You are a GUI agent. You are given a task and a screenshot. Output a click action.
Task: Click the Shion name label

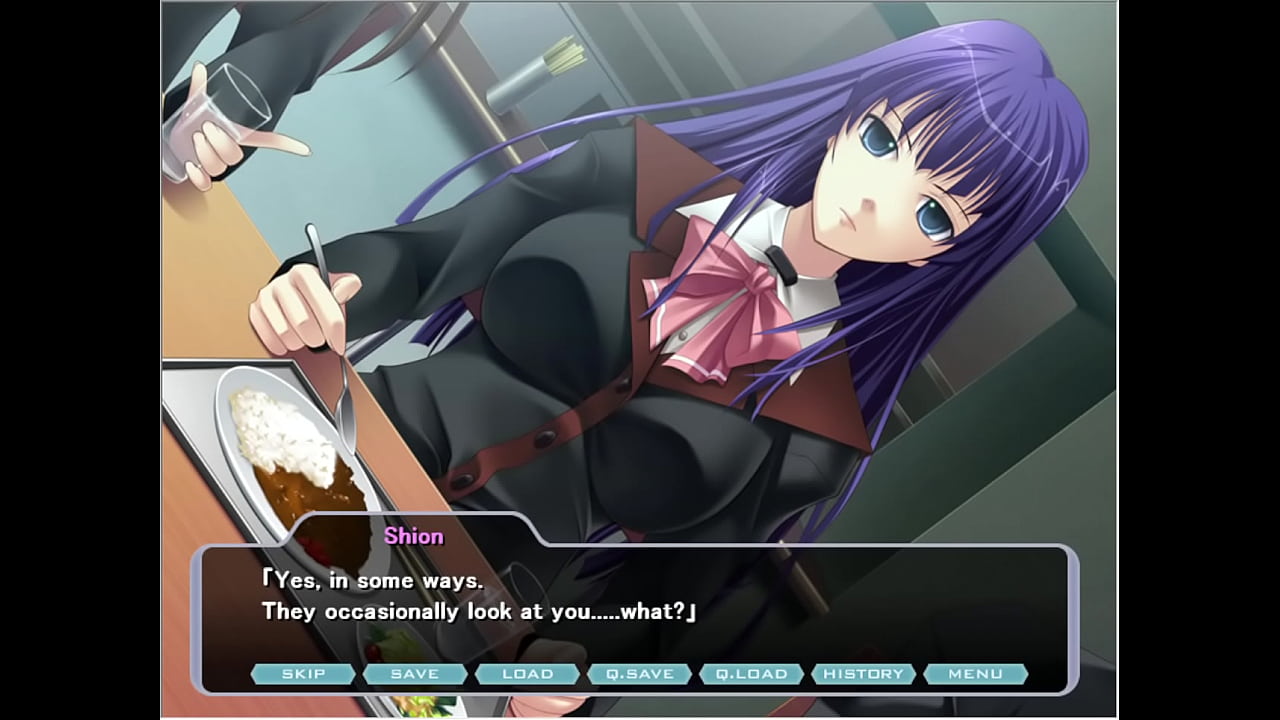point(413,536)
